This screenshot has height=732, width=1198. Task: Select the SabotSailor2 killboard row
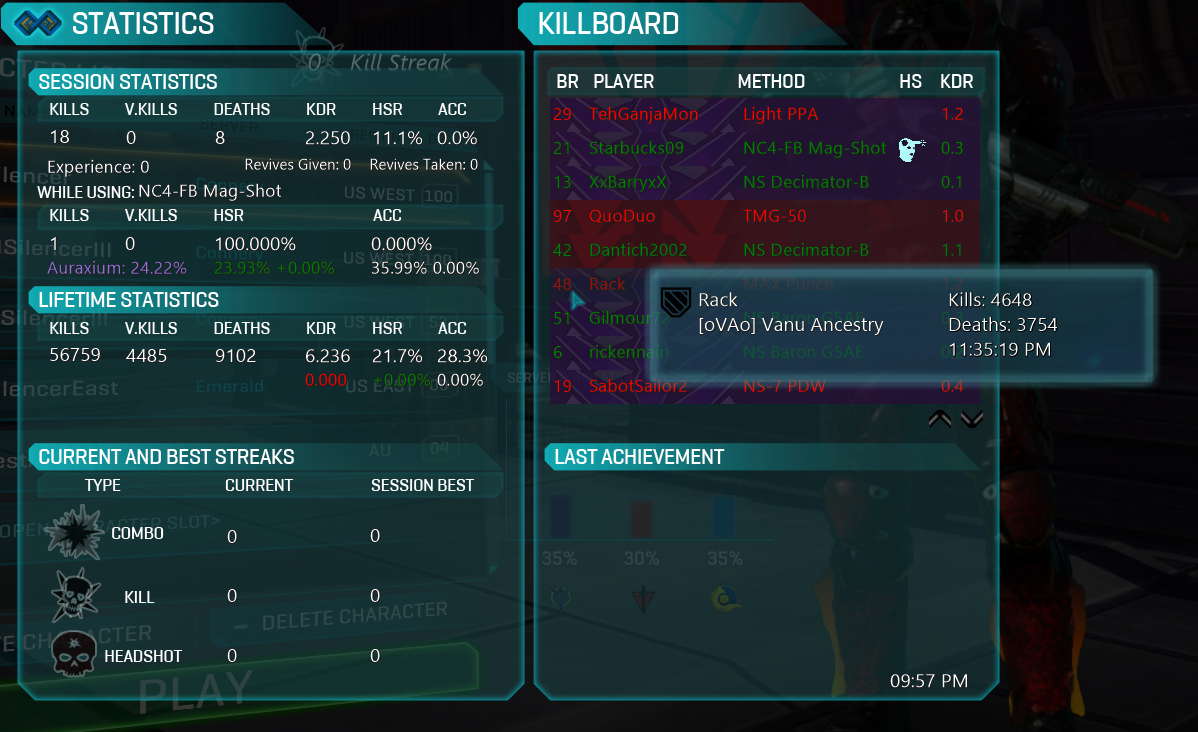(x=638, y=386)
